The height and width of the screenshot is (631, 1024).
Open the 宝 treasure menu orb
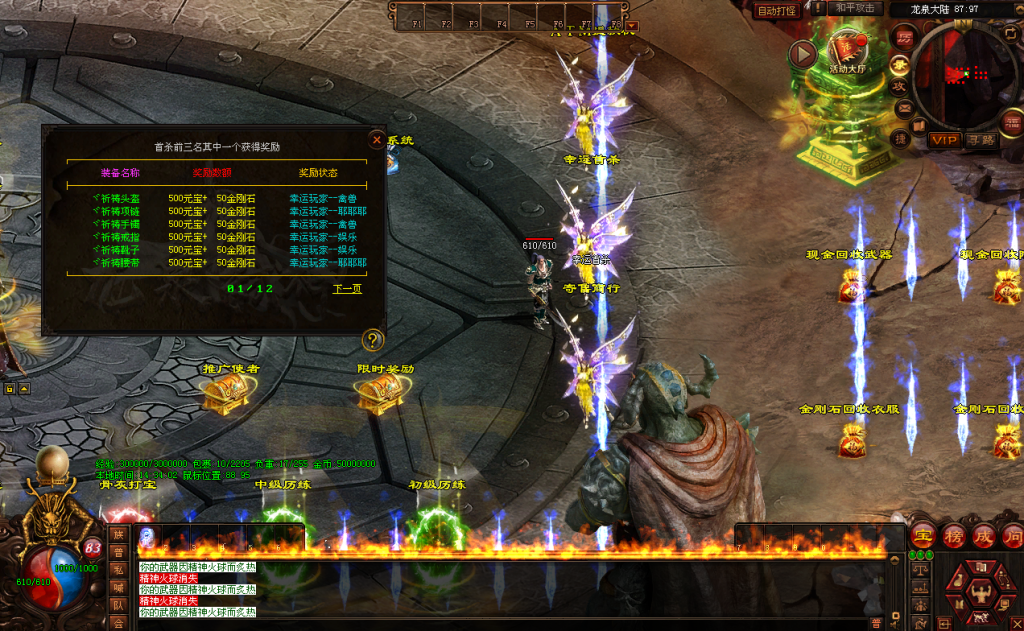[923, 536]
